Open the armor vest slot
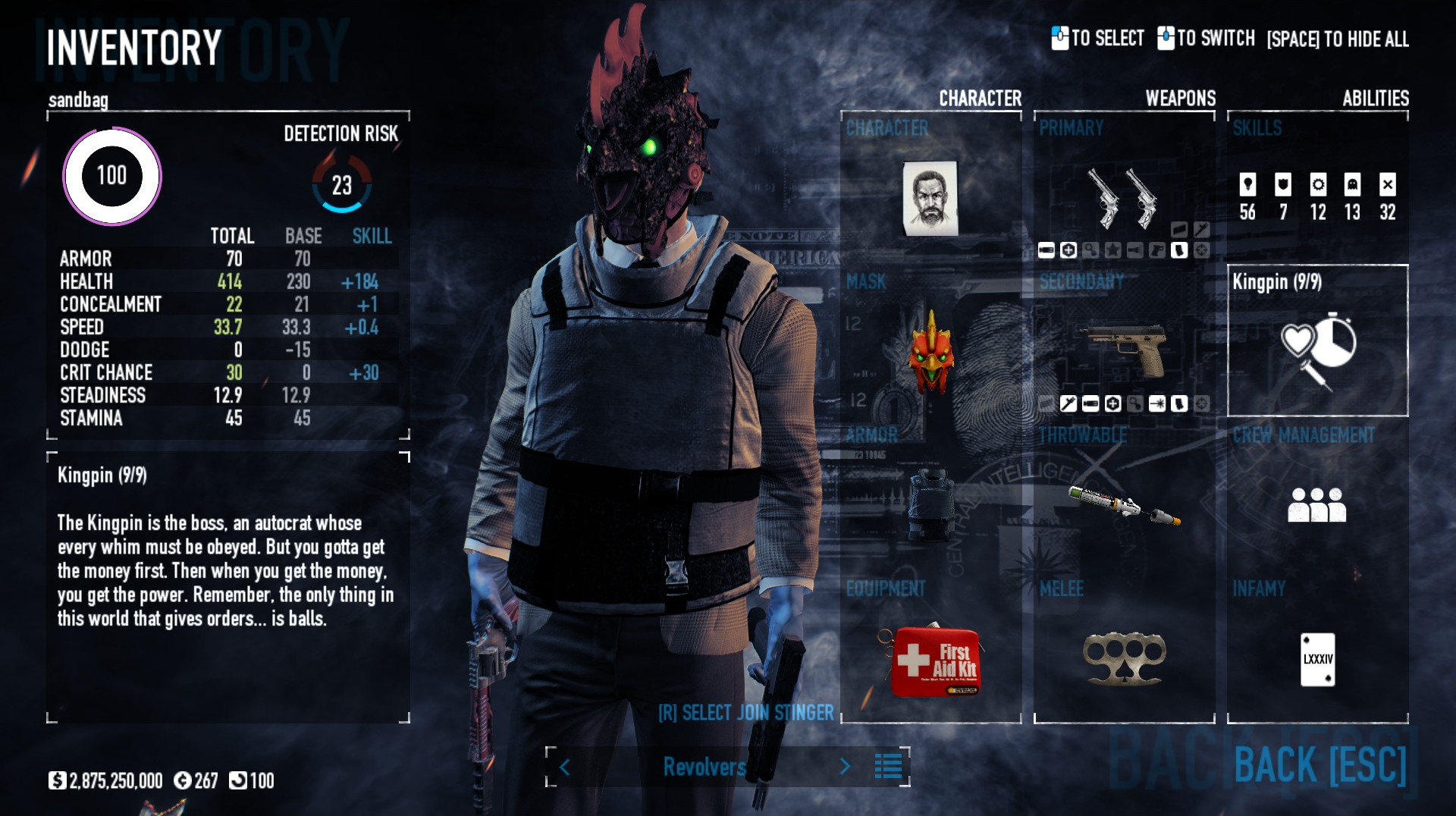1456x816 pixels. coord(931,504)
